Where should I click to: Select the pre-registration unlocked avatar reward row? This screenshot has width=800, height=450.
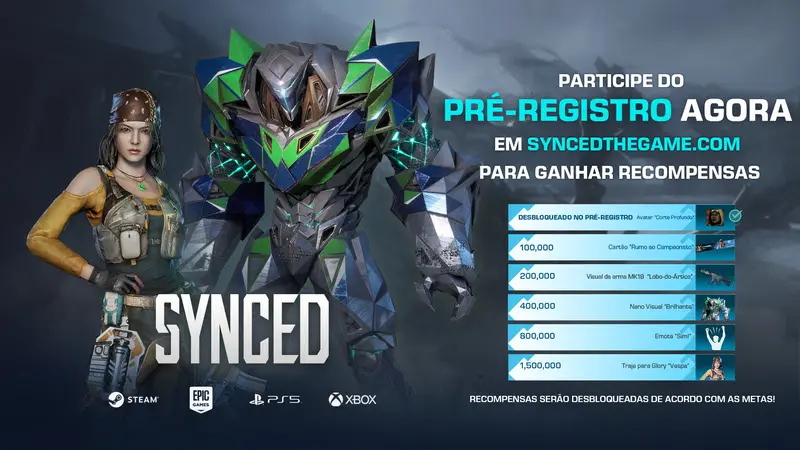point(622,216)
